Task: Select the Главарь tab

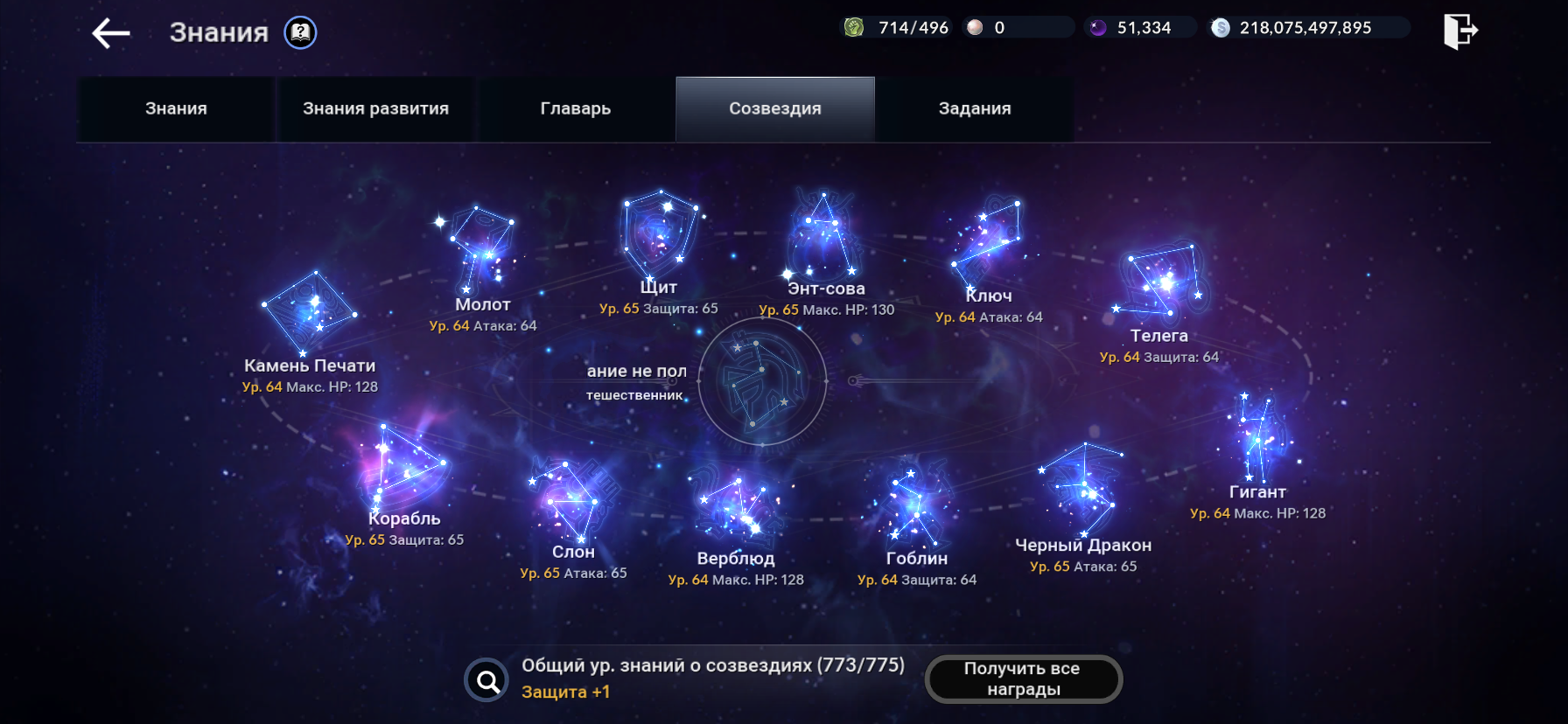Action: click(575, 109)
